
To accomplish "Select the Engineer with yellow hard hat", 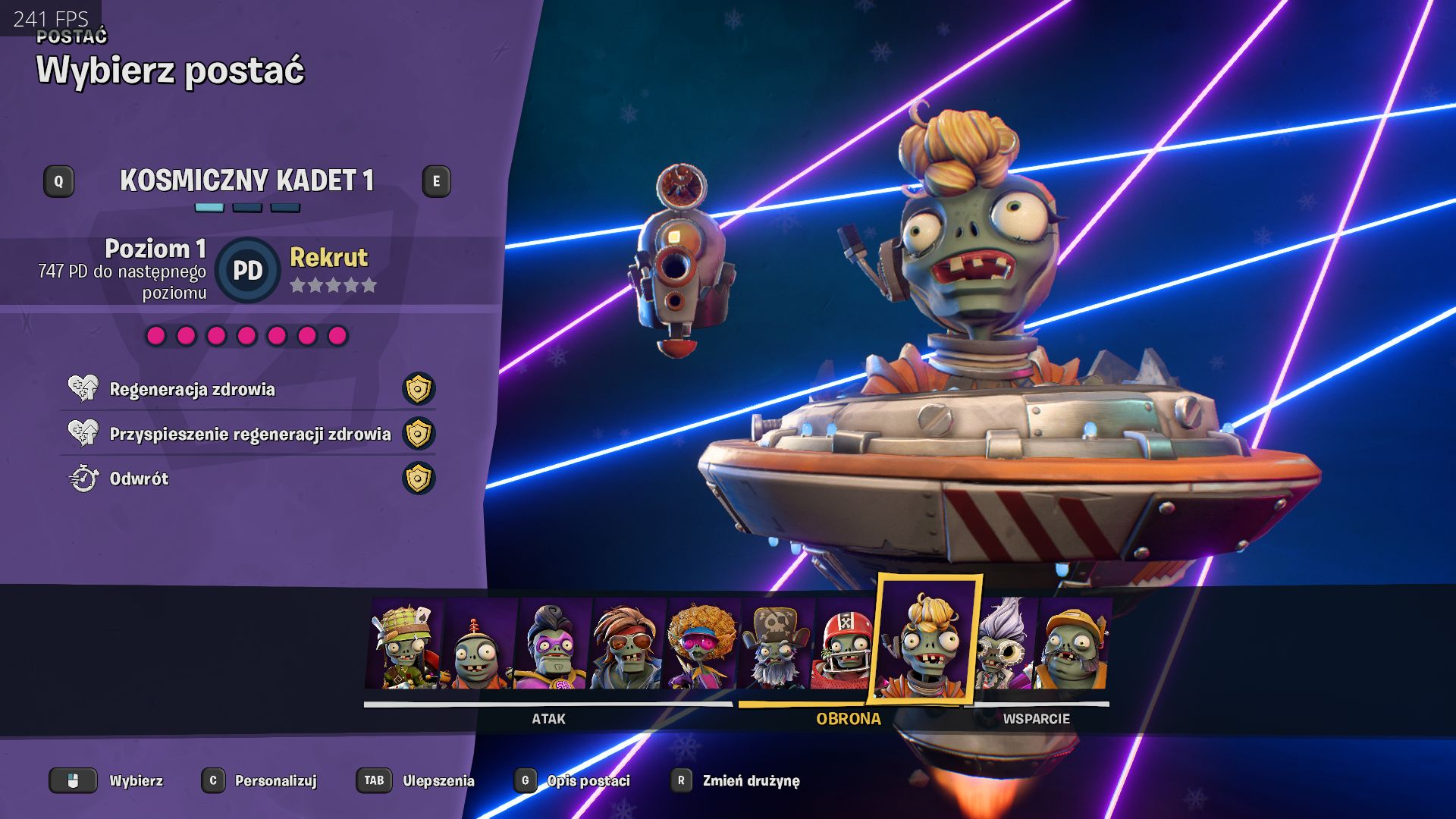I will (x=1072, y=645).
